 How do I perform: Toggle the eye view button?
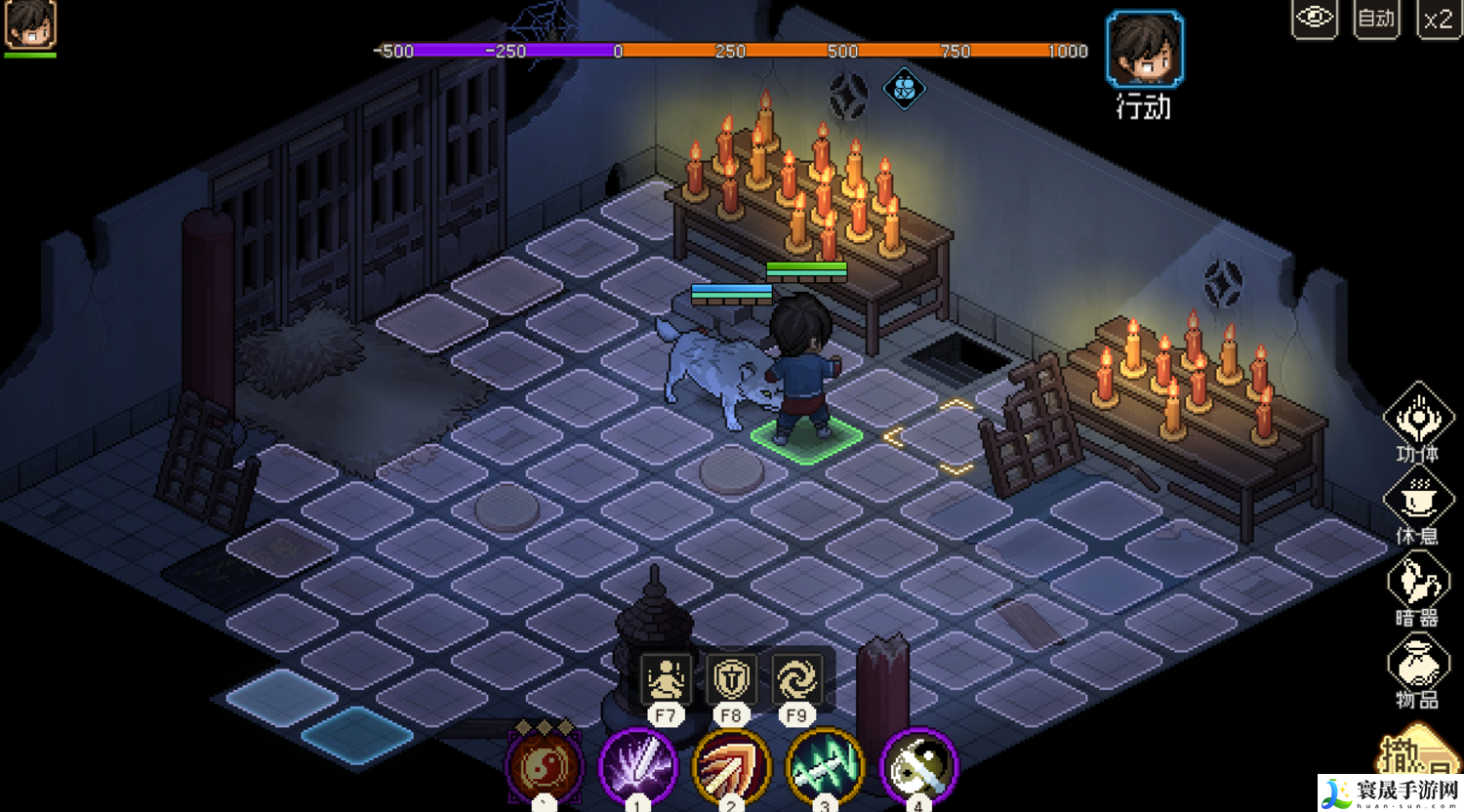coord(1314,19)
